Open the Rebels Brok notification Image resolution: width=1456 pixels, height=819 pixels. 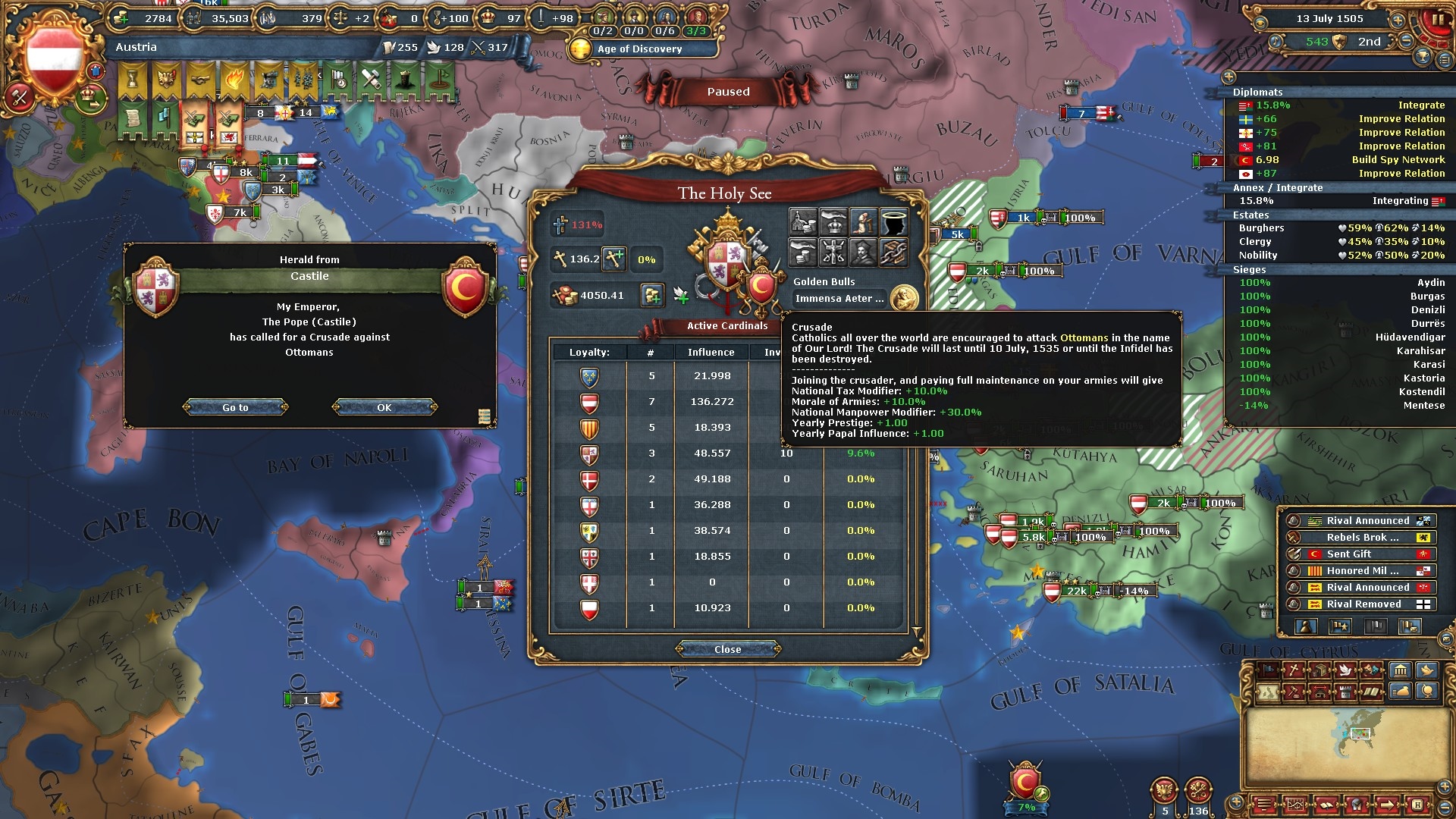coord(1361,538)
